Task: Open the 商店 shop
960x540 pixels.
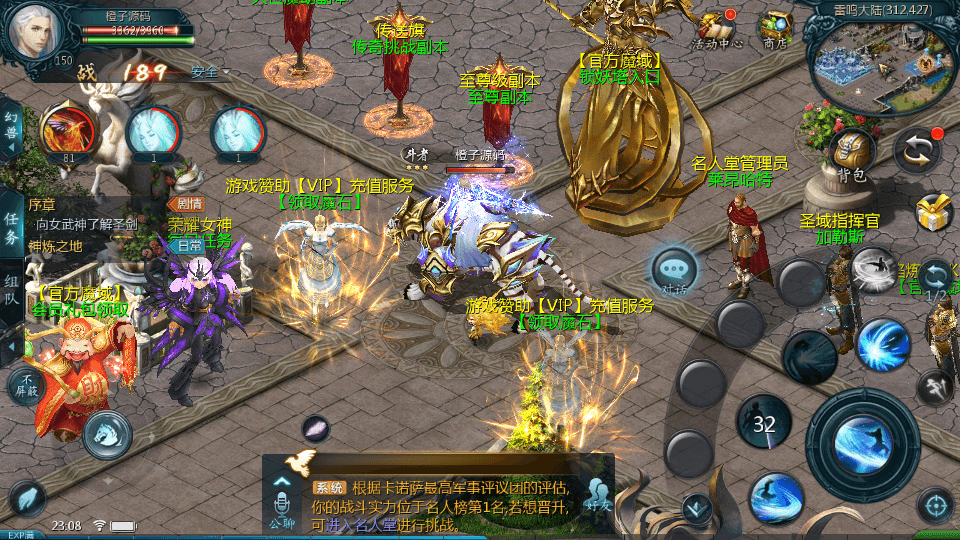Action: 774,27
